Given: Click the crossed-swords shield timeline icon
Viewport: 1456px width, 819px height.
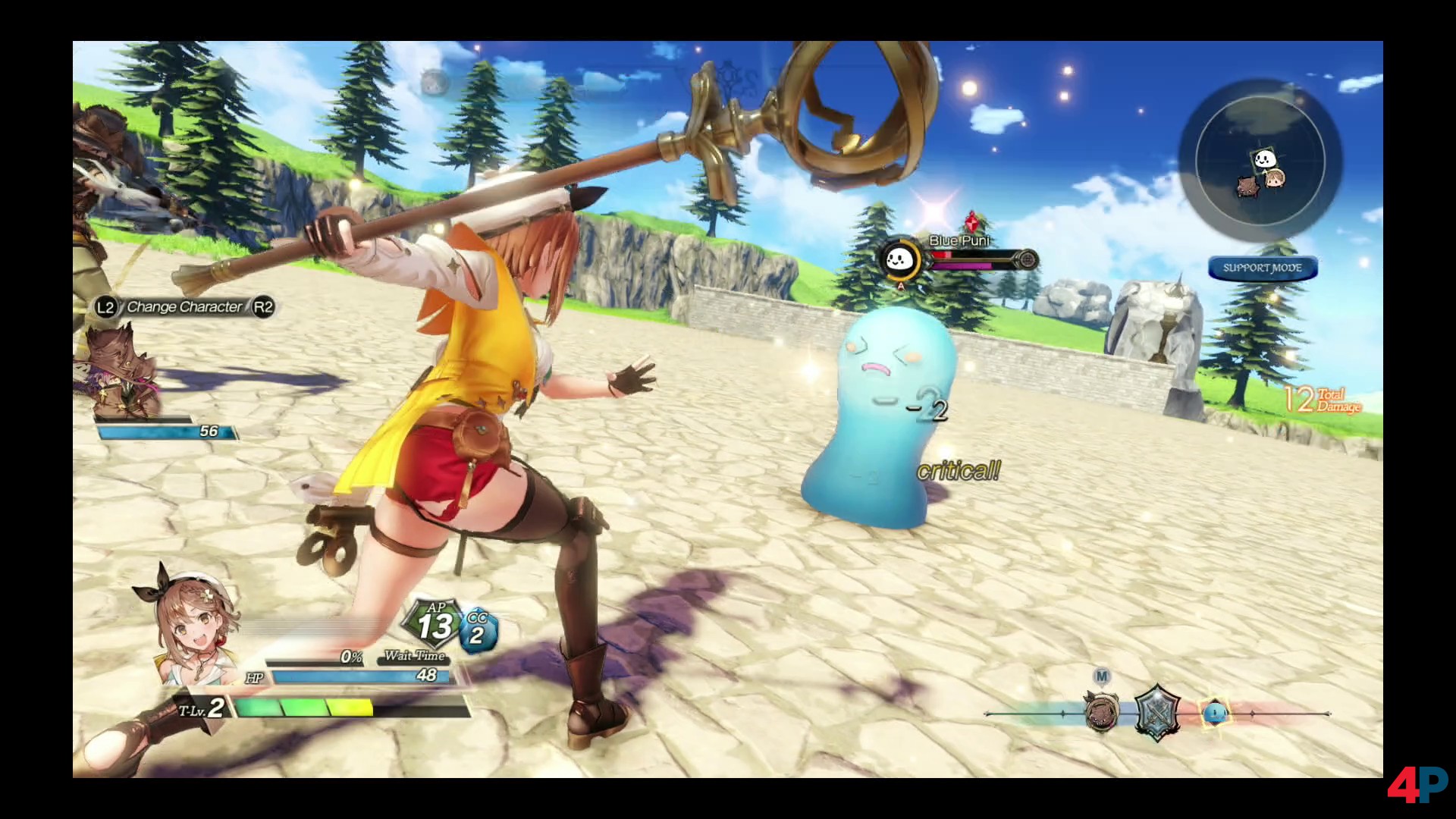Looking at the screenshot, I should [1157, 712].
